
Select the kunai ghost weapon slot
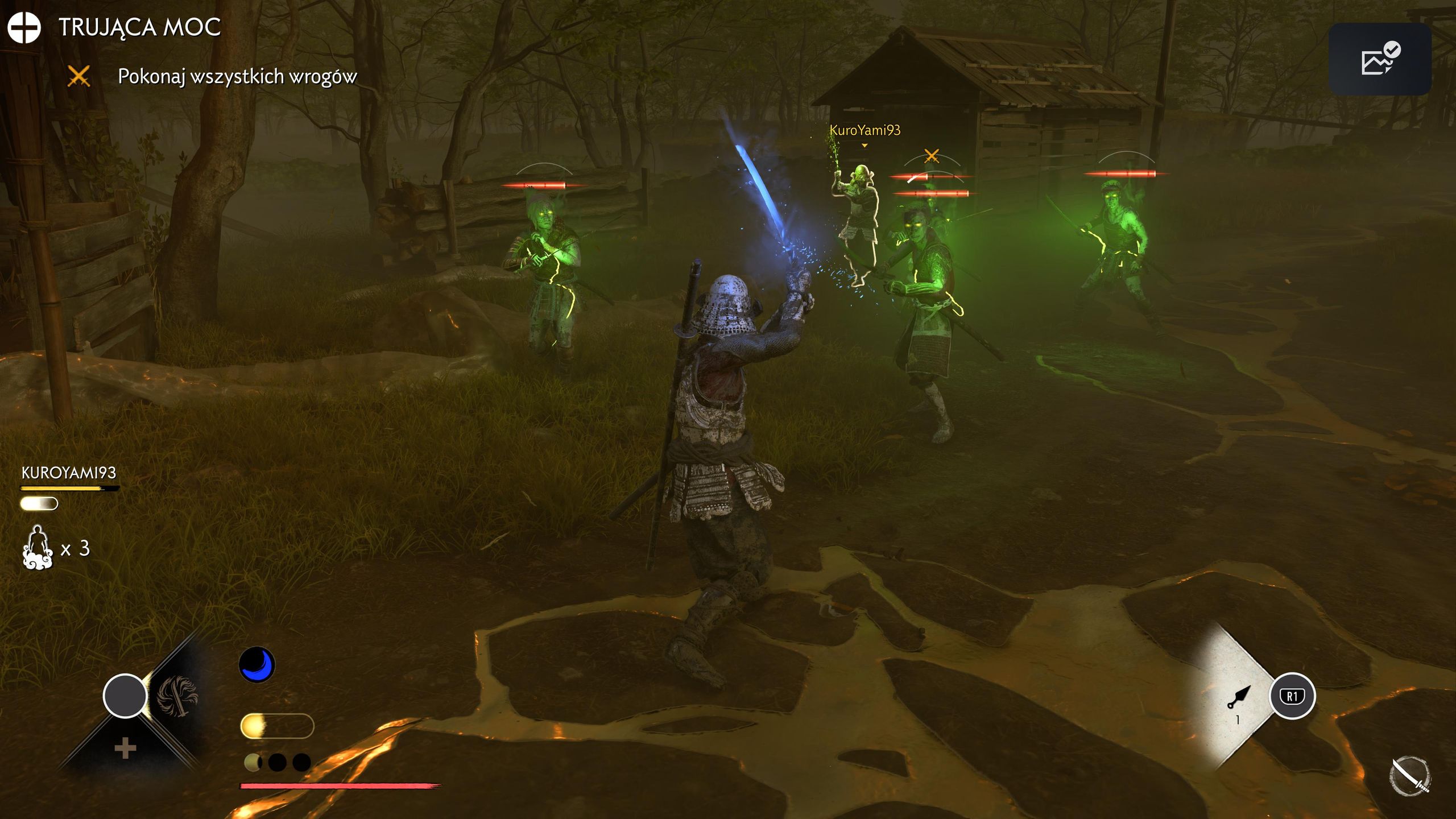point(1239,697)
